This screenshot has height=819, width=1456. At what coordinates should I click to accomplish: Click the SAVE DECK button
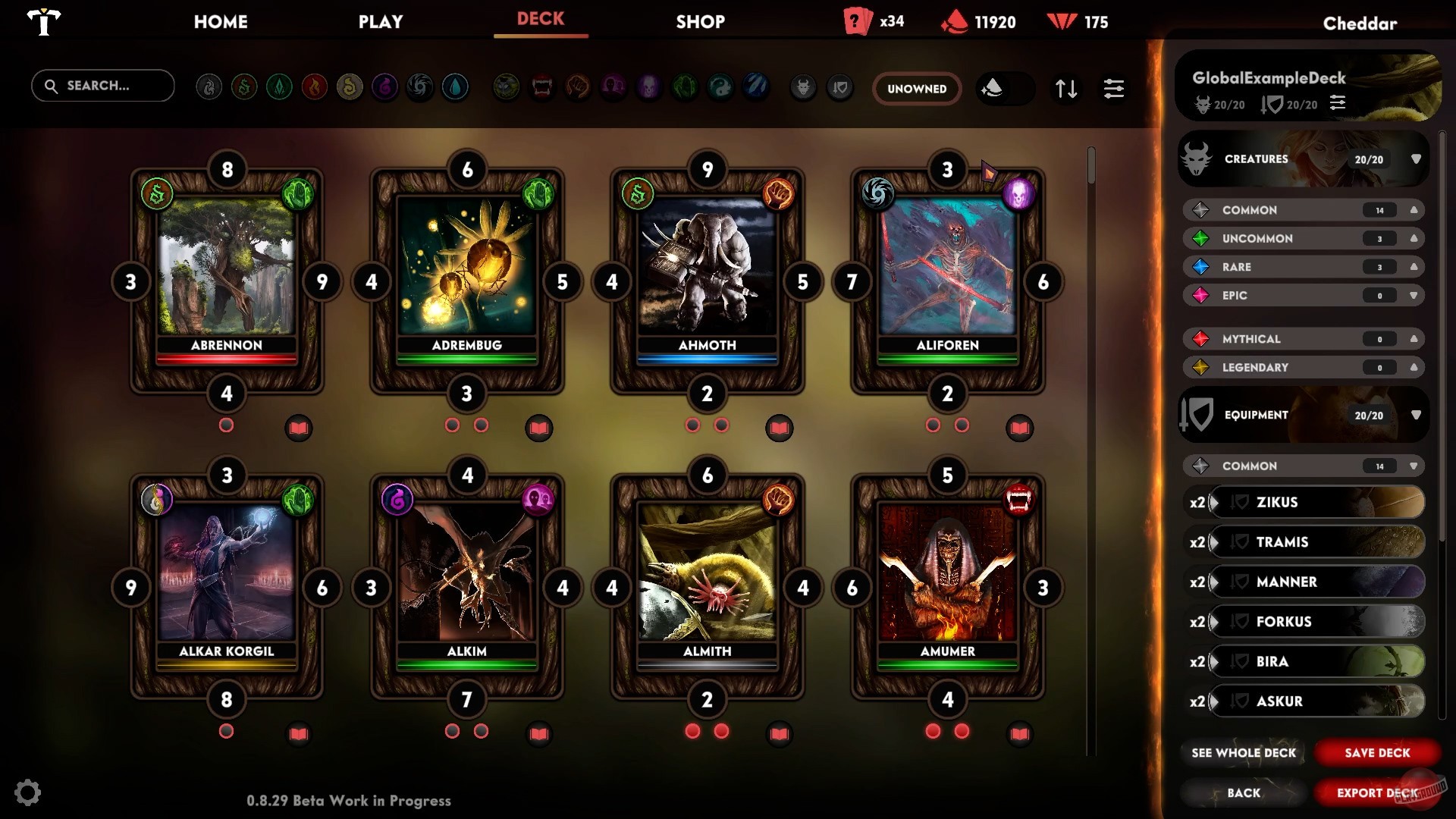[1376, 752]
